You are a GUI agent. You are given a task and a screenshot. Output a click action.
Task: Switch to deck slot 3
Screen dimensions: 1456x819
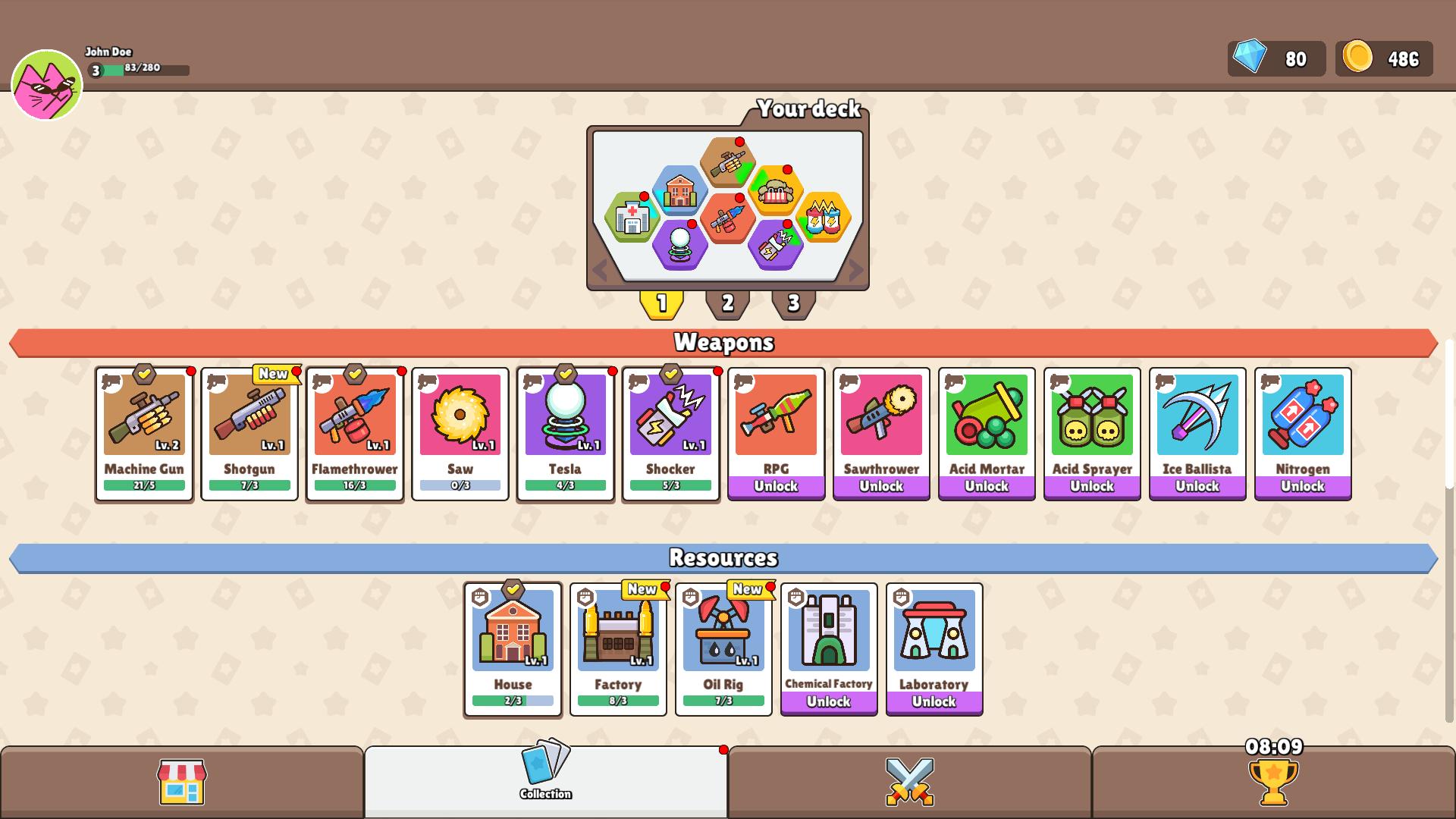point(793,302)
